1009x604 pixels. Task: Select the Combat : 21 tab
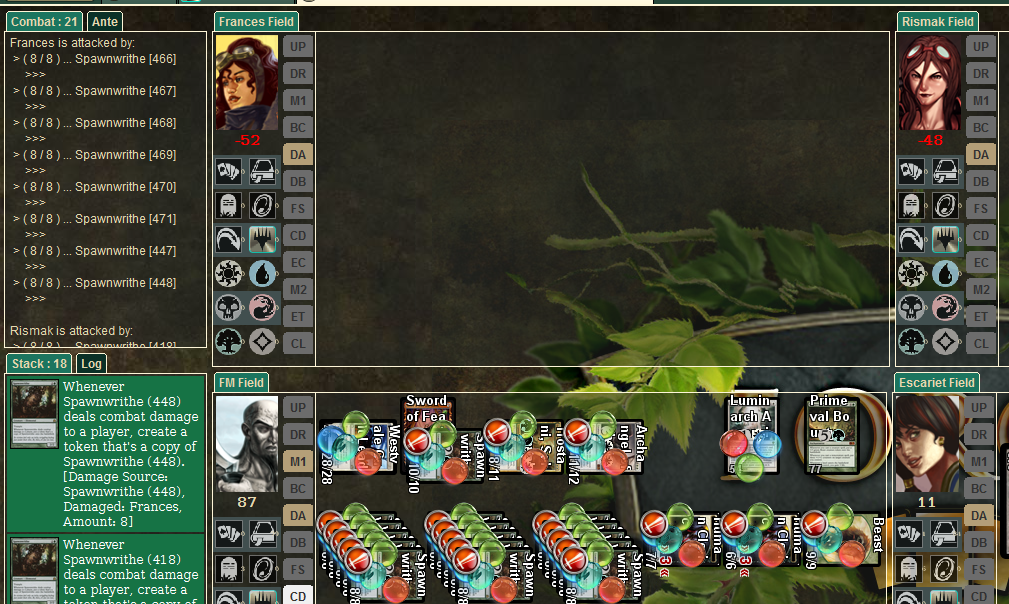pos(45,22)
